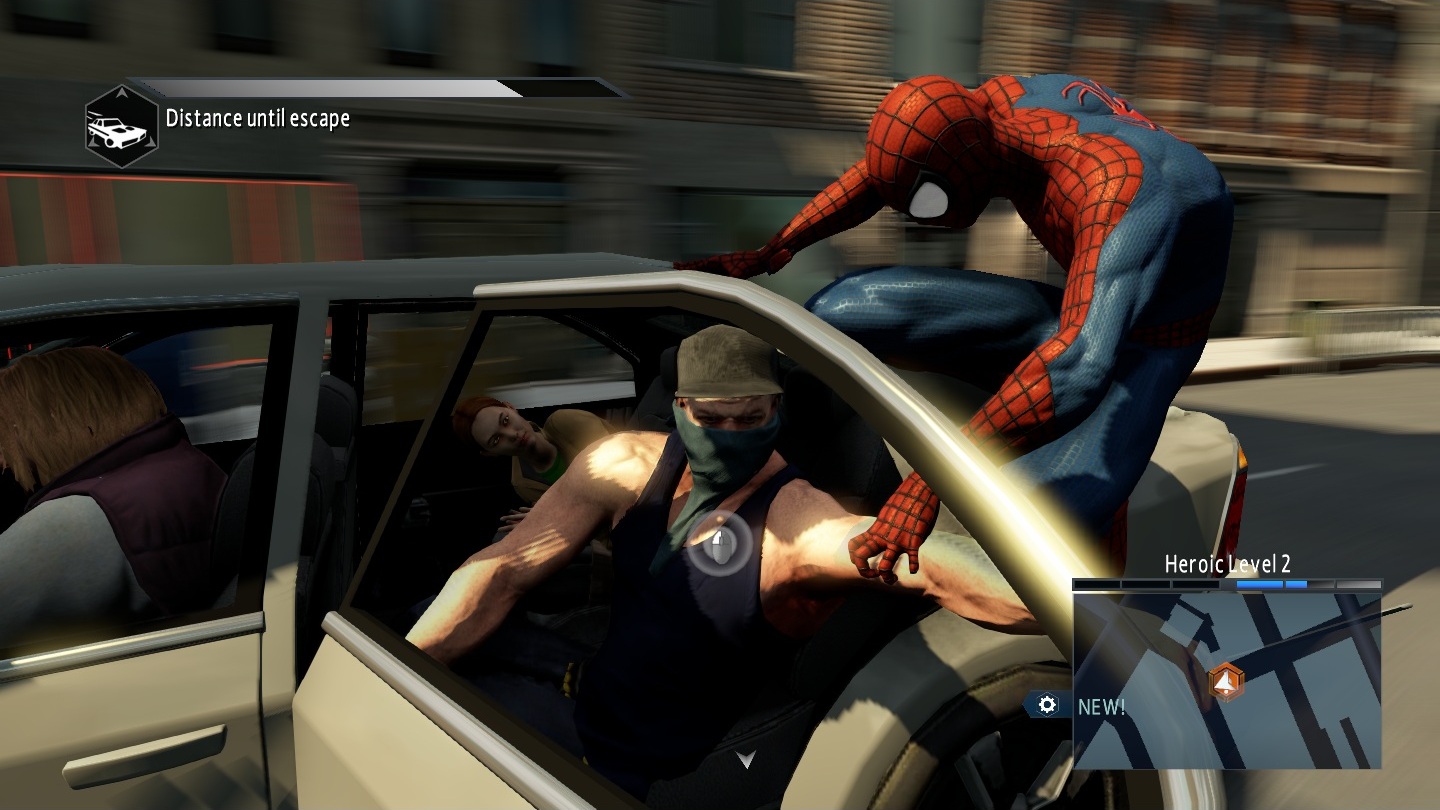The image size is (1440, 810).
Task: Select the orange alert marker on the minimap
Action: click(x=1225, y=682)
